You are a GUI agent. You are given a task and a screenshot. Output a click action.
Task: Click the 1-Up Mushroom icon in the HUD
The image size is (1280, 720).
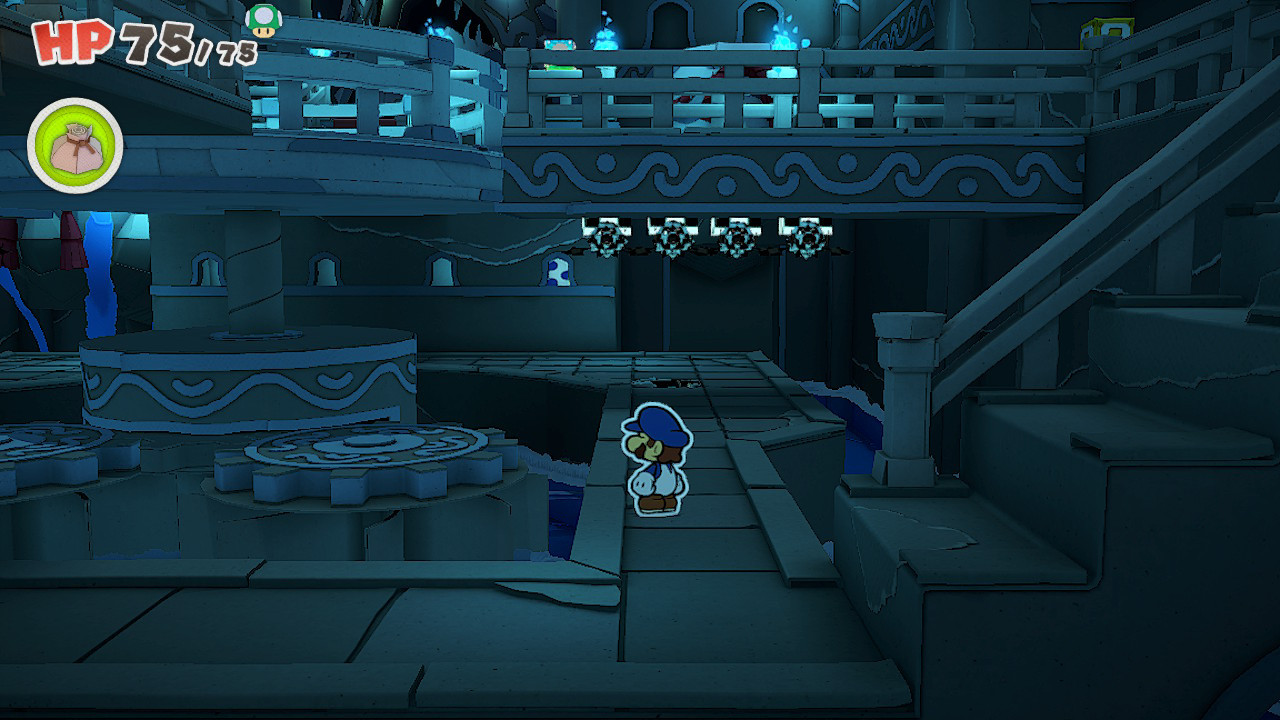262,22
